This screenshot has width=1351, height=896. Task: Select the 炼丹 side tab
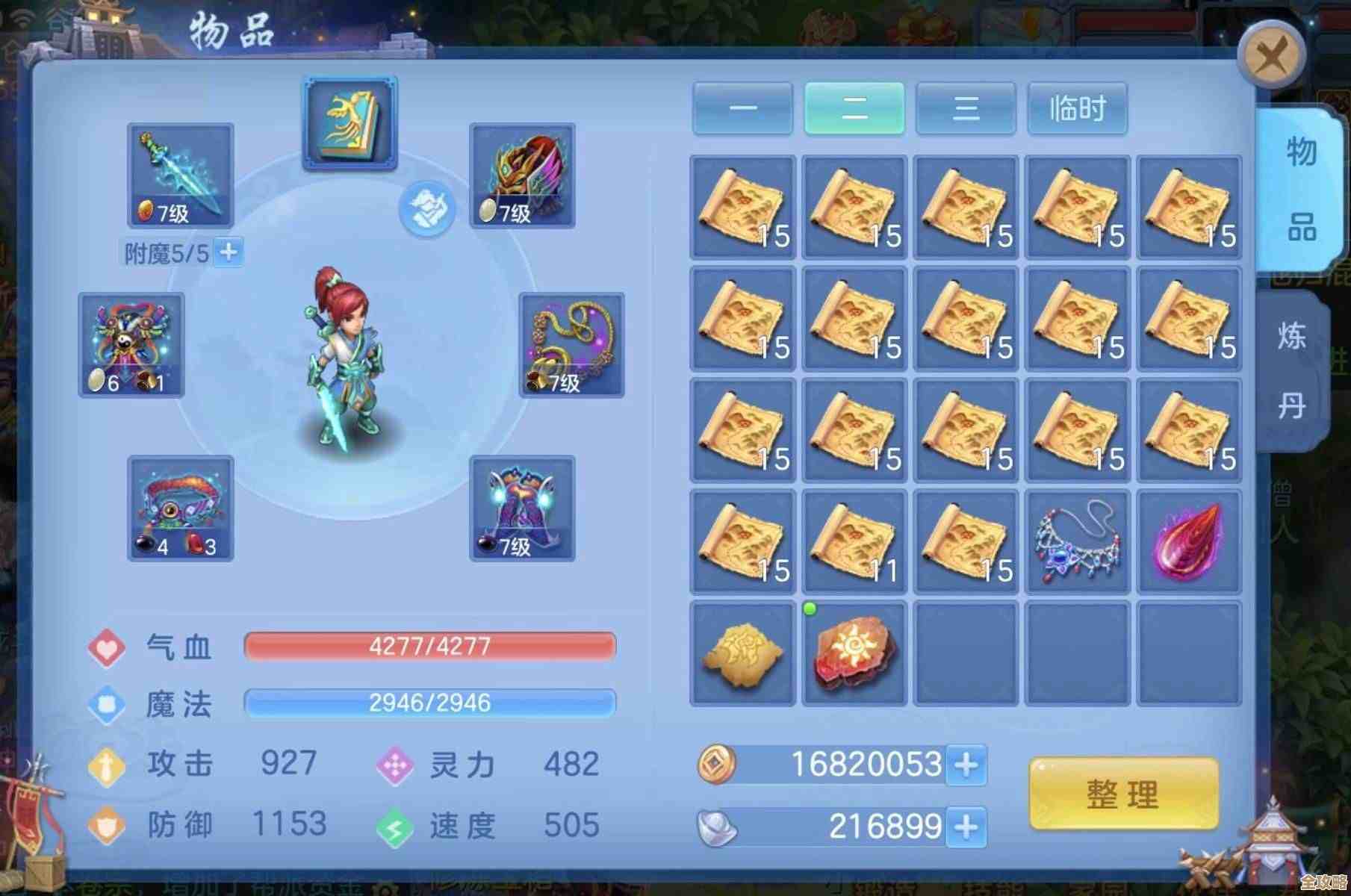coord(1293,371)
